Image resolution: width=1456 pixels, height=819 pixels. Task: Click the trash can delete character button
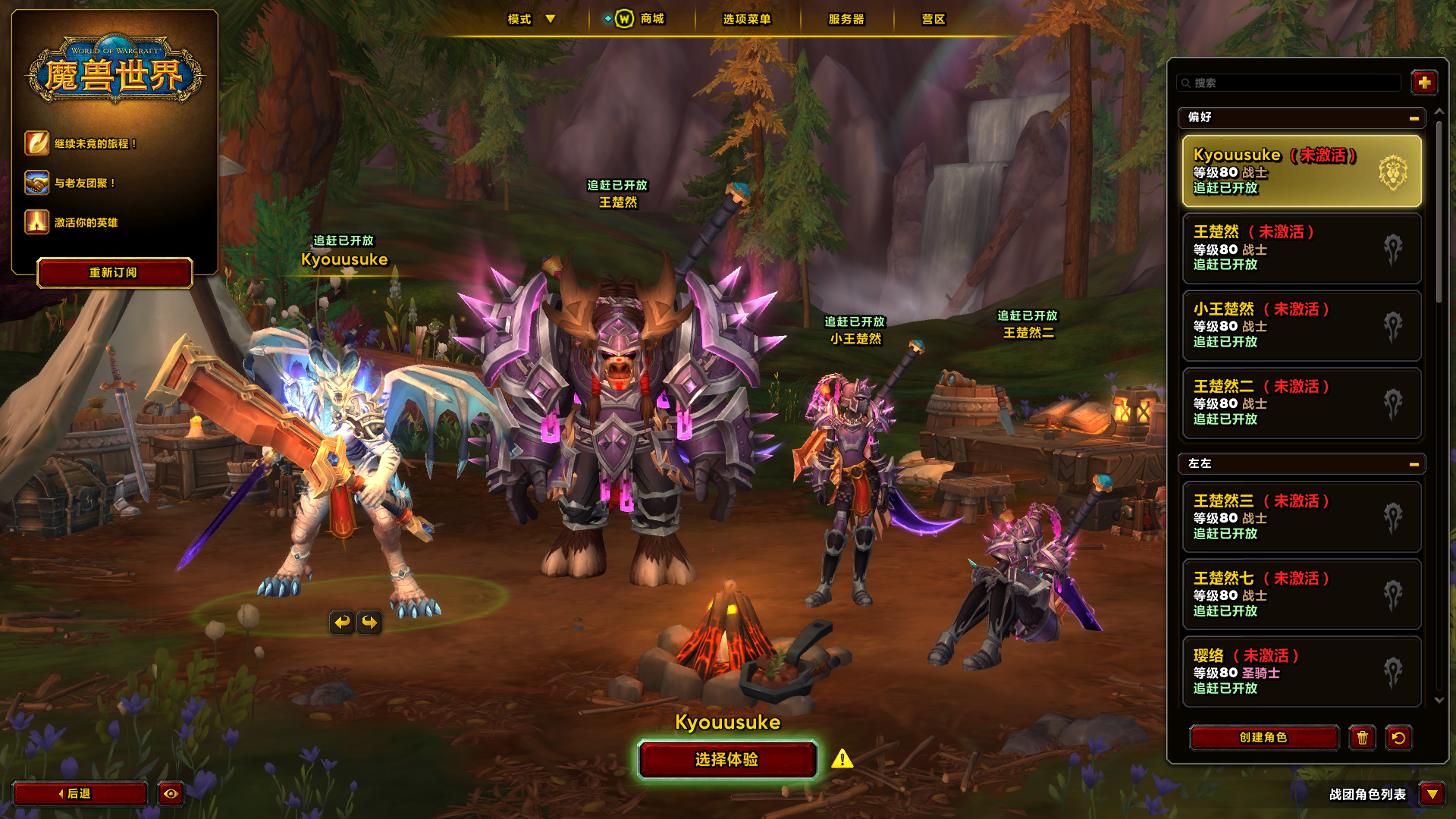point(1362,738)
